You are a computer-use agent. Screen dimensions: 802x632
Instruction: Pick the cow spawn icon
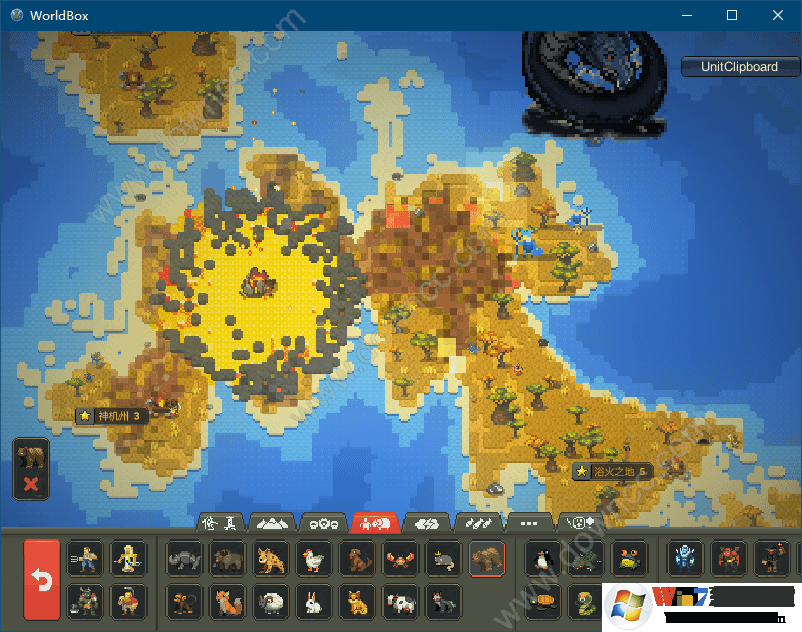[401, 602]
